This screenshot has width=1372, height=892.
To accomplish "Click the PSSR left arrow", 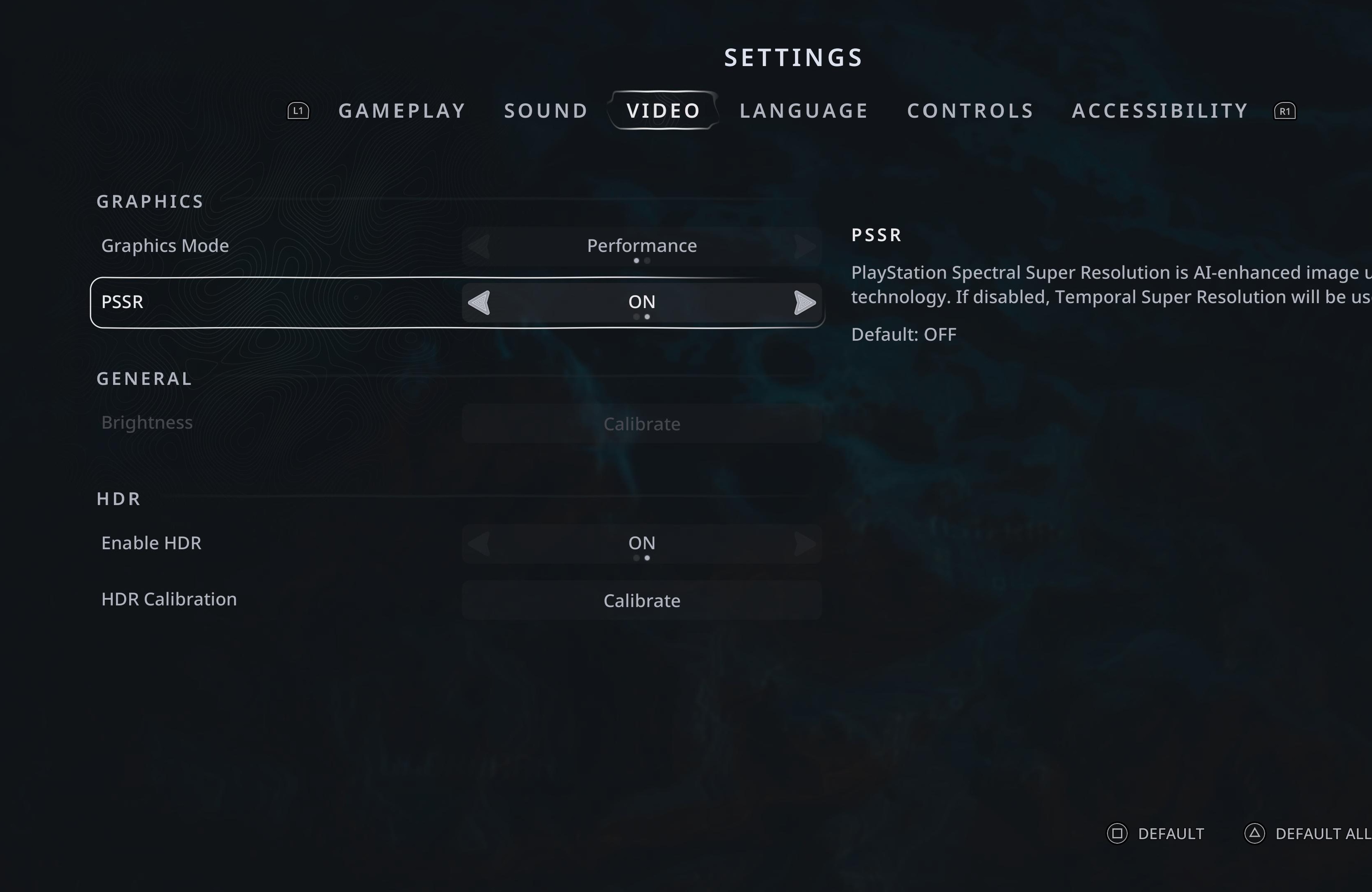I will coord(480,303).
